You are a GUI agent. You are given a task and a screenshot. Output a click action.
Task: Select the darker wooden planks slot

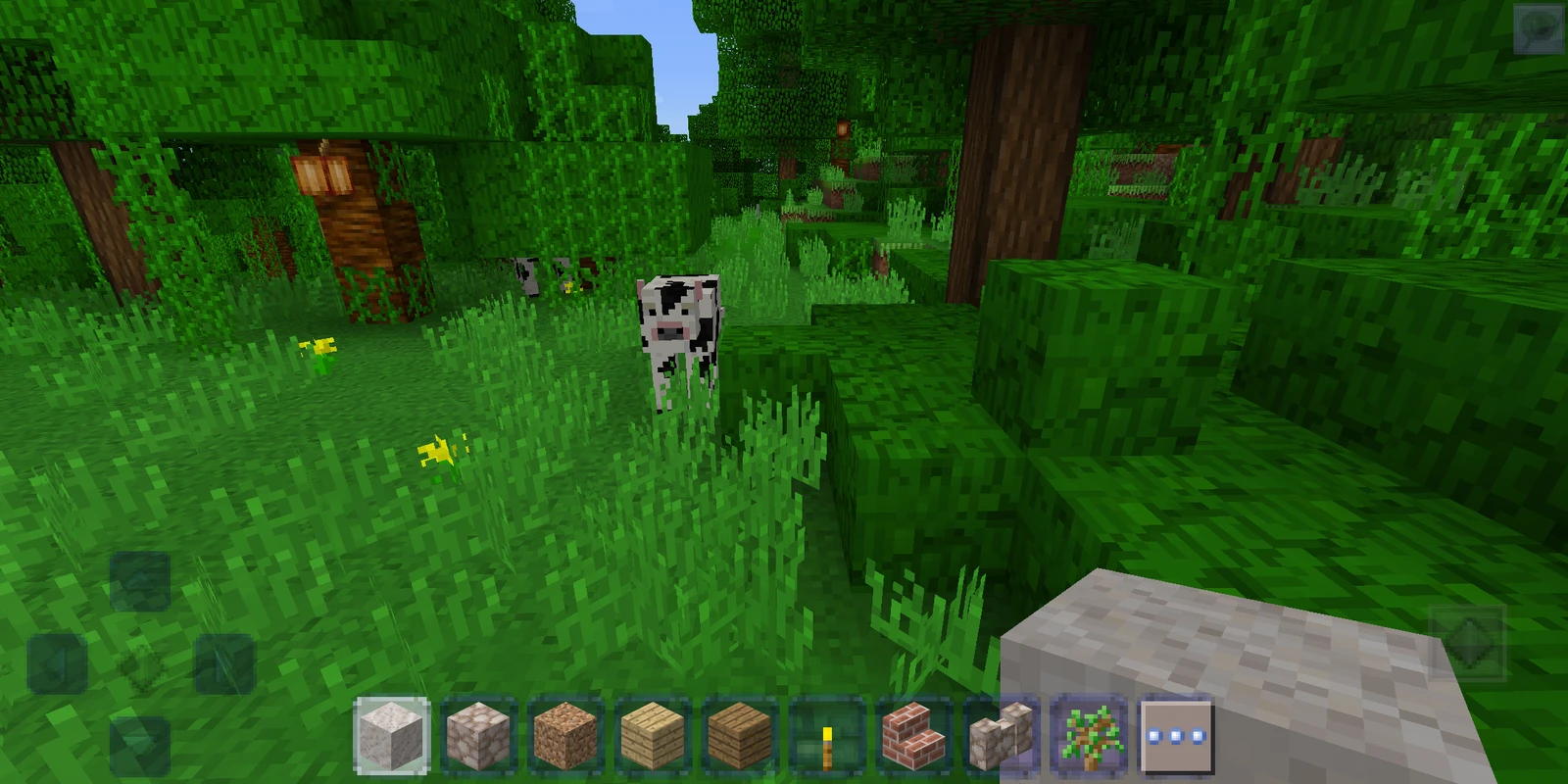click(x=739, y=736)
